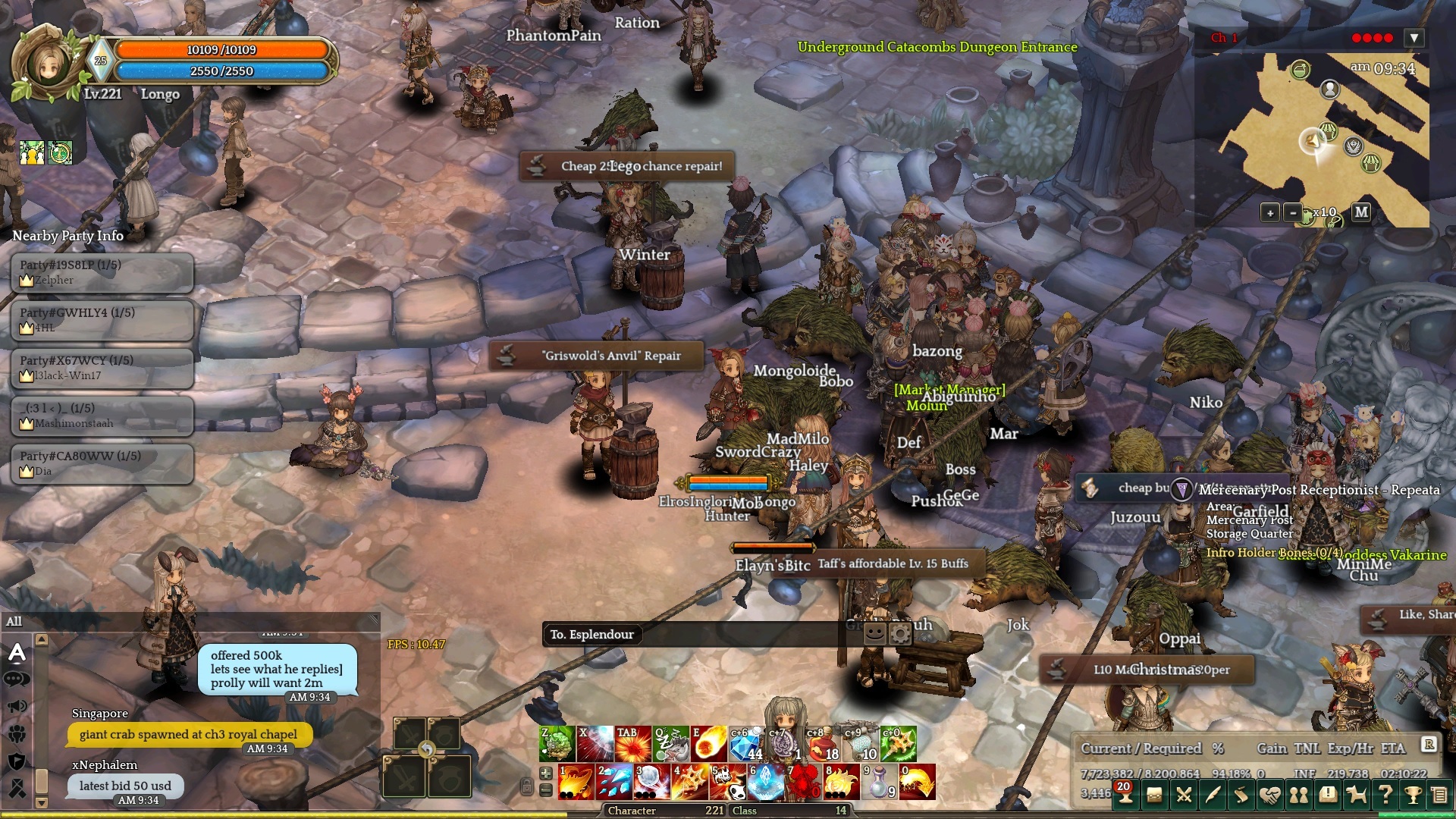Select the Dia party entry
Image resolution: width=1456 pixels, height=819 pixels.
click(102, 463)
